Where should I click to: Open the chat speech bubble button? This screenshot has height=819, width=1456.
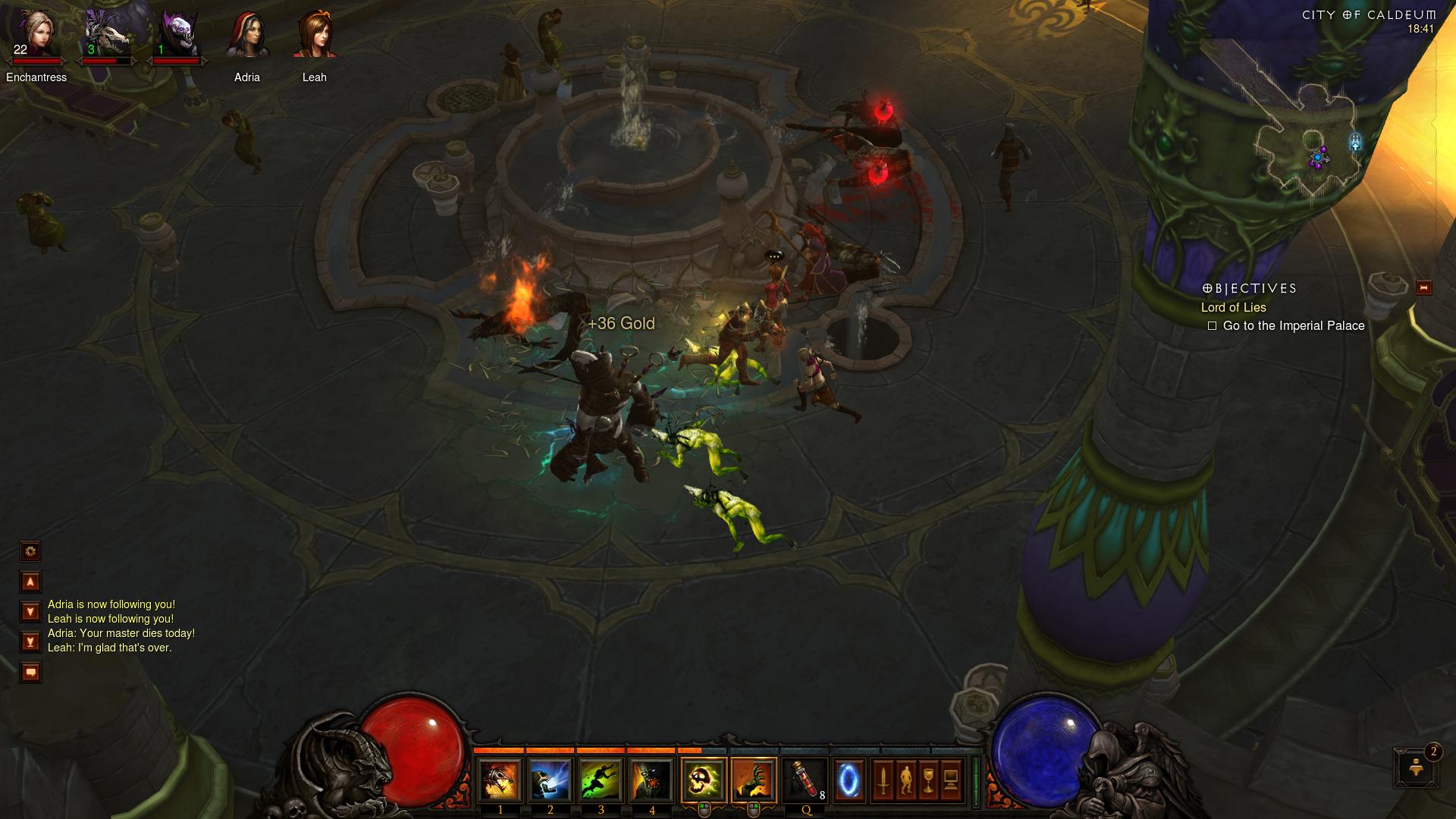[30, 673]
